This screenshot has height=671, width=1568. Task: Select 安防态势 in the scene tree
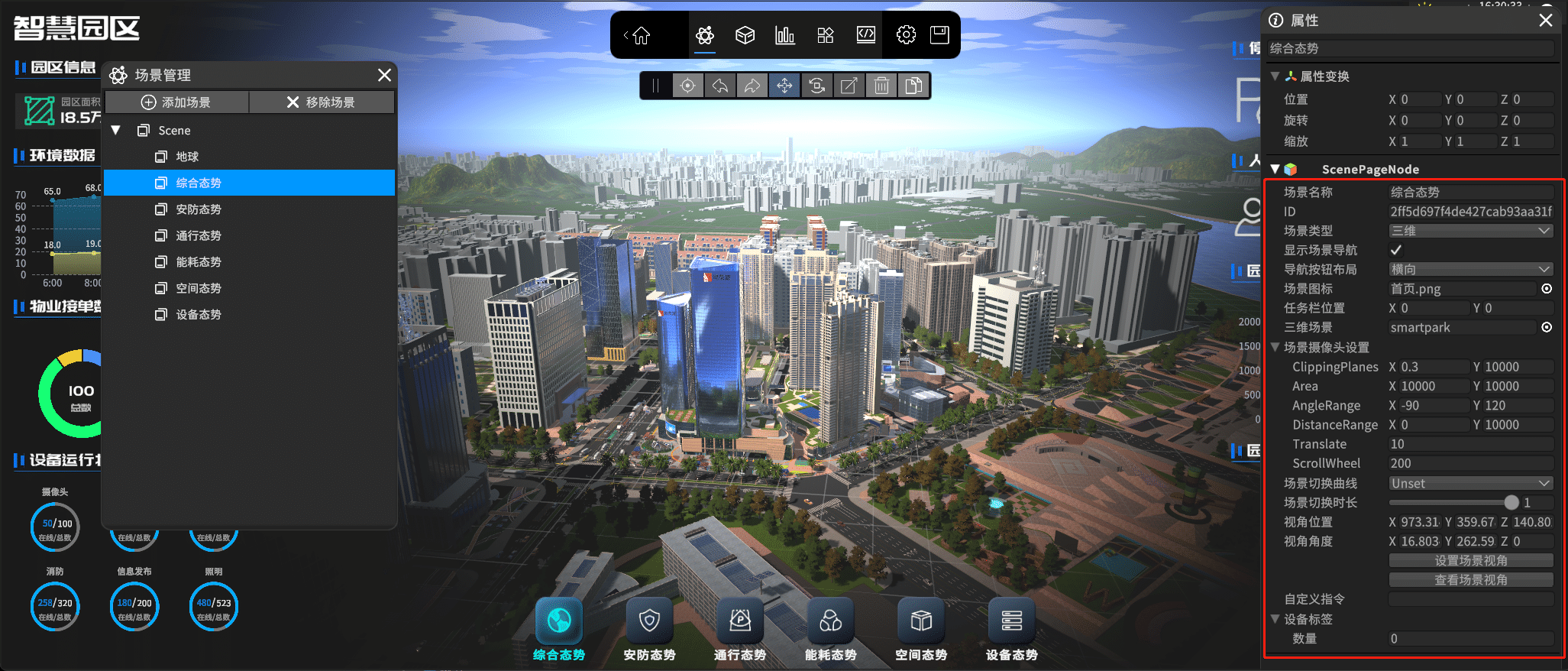pos(199,209)
